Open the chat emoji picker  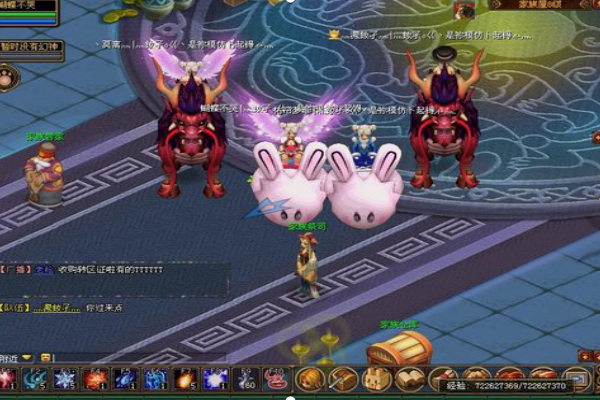coord(44,358)
